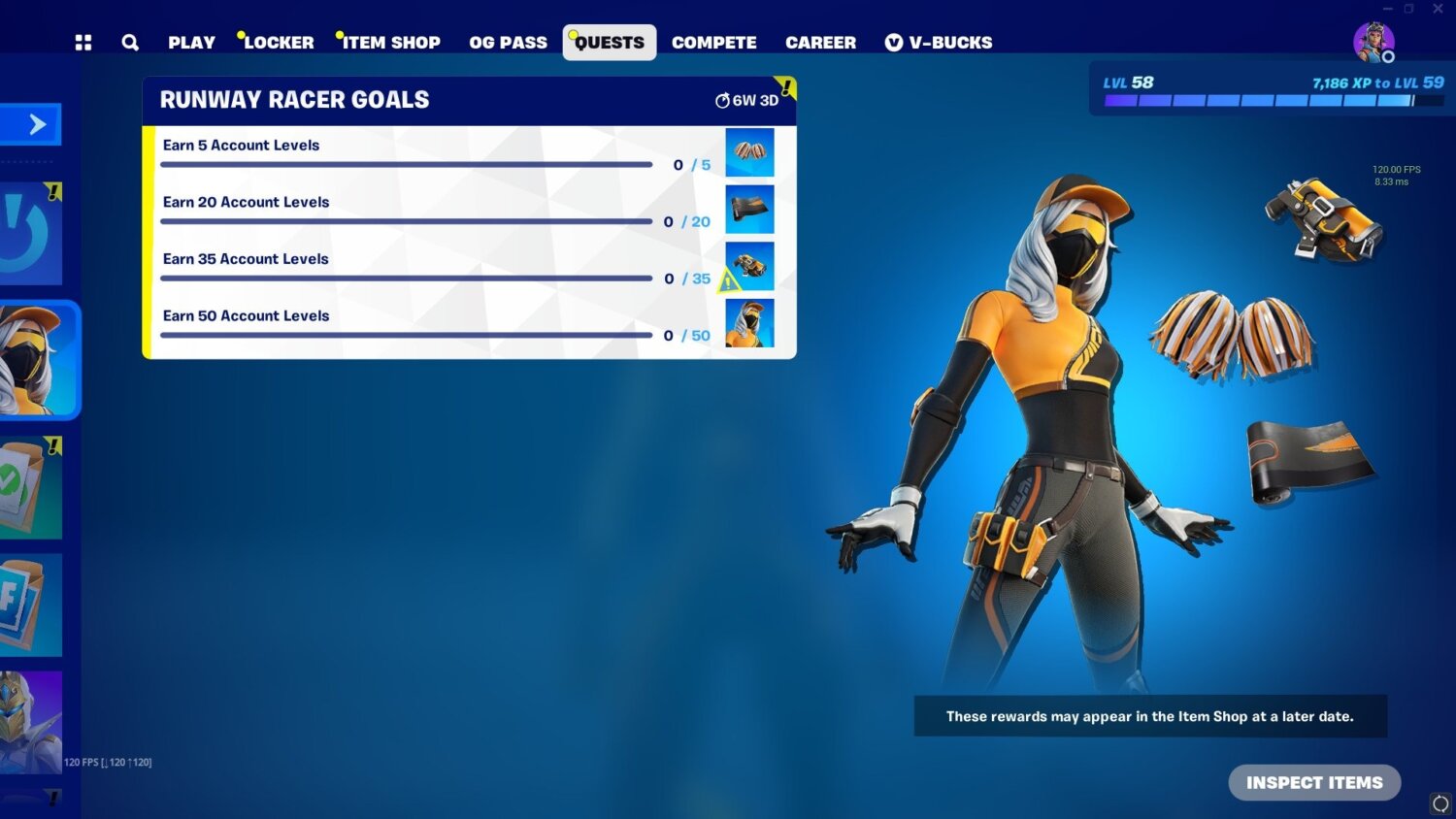The width and height of the screenshot is (1456, 819).
Task: Click the exclamation badge on the sidebar quest card
Action: pos(55,445)
